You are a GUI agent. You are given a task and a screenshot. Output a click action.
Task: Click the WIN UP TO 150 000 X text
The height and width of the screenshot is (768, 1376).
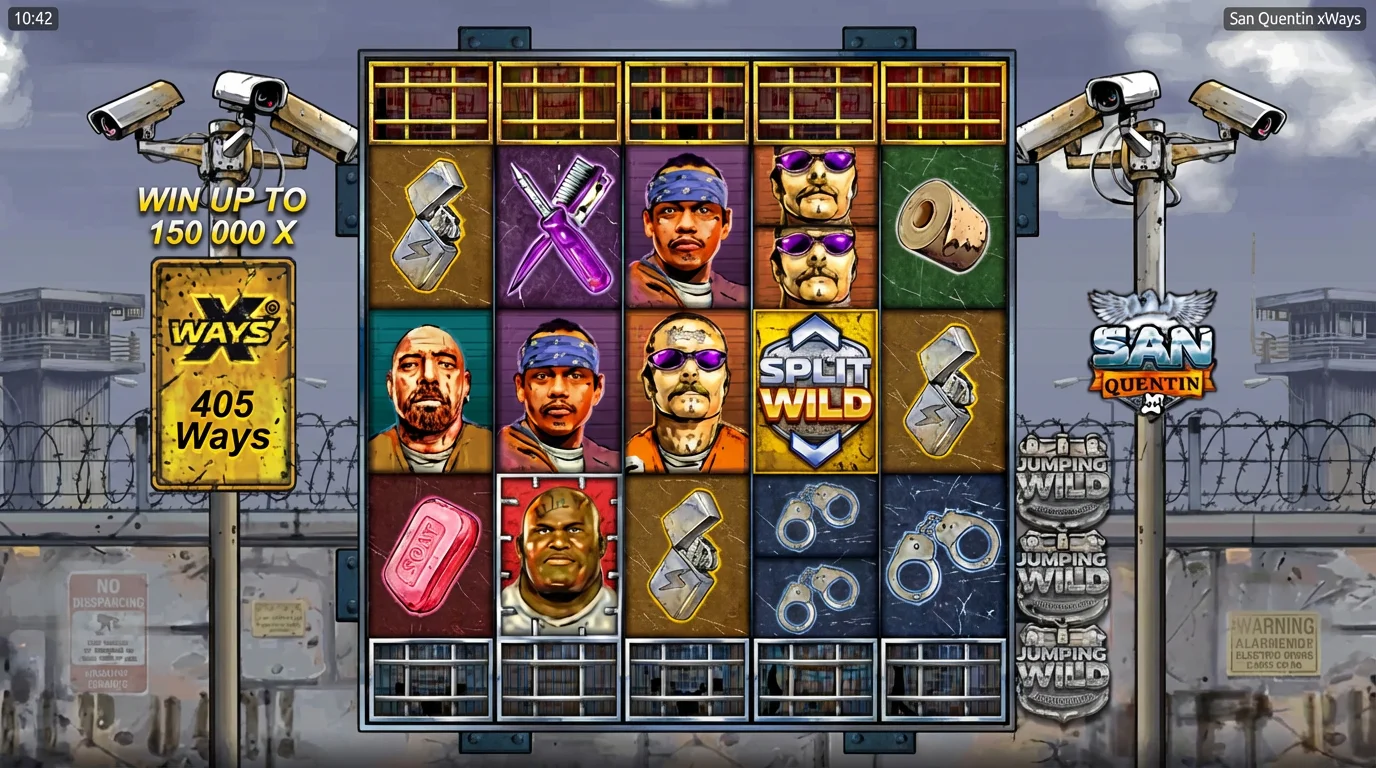(222, 215)
